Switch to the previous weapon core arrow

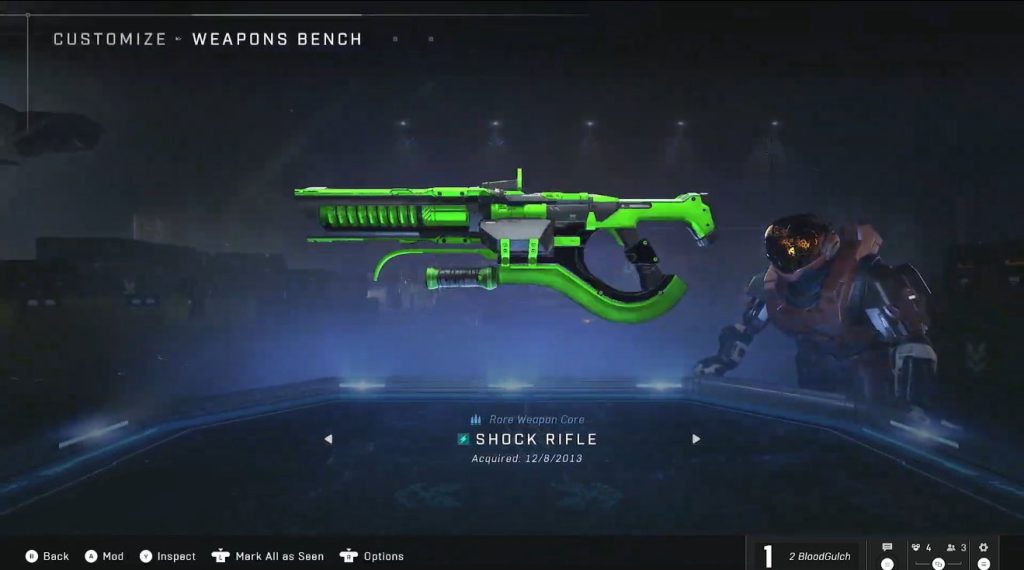[x=328, y=439]
